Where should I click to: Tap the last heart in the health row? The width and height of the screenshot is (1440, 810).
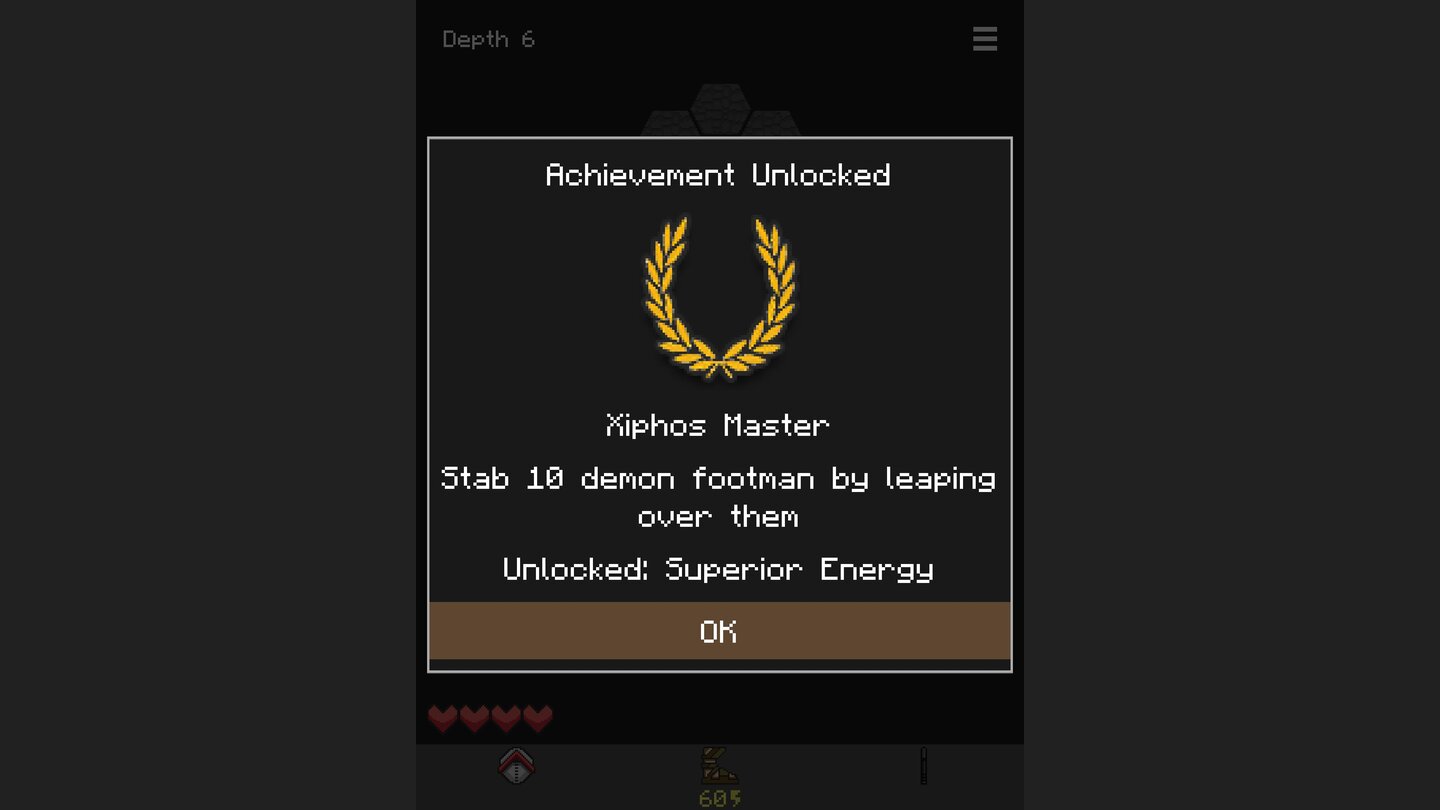(538, 718)
